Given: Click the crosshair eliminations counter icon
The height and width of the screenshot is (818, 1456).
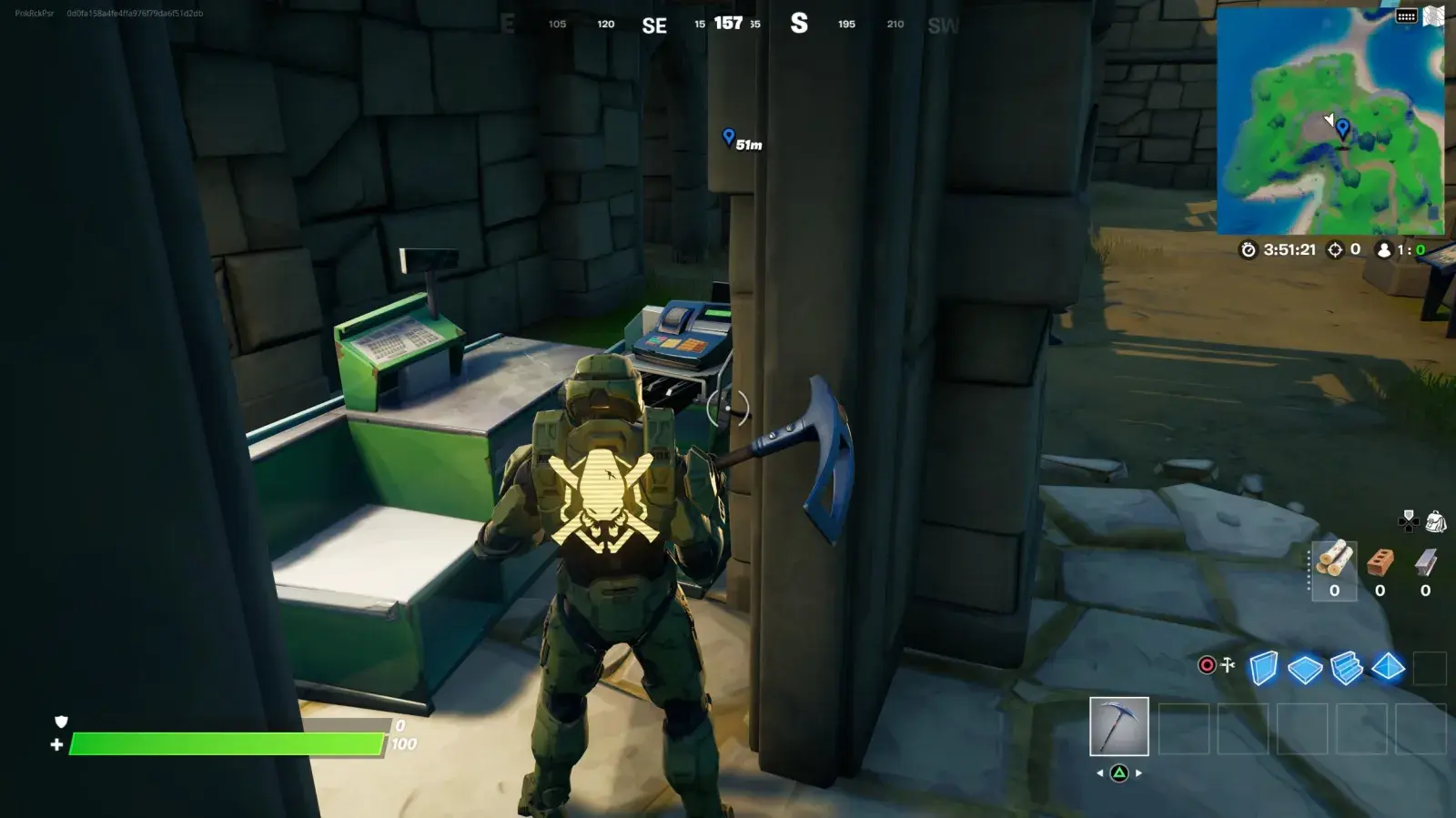Looking at the screenshot, I should 1336,249.
